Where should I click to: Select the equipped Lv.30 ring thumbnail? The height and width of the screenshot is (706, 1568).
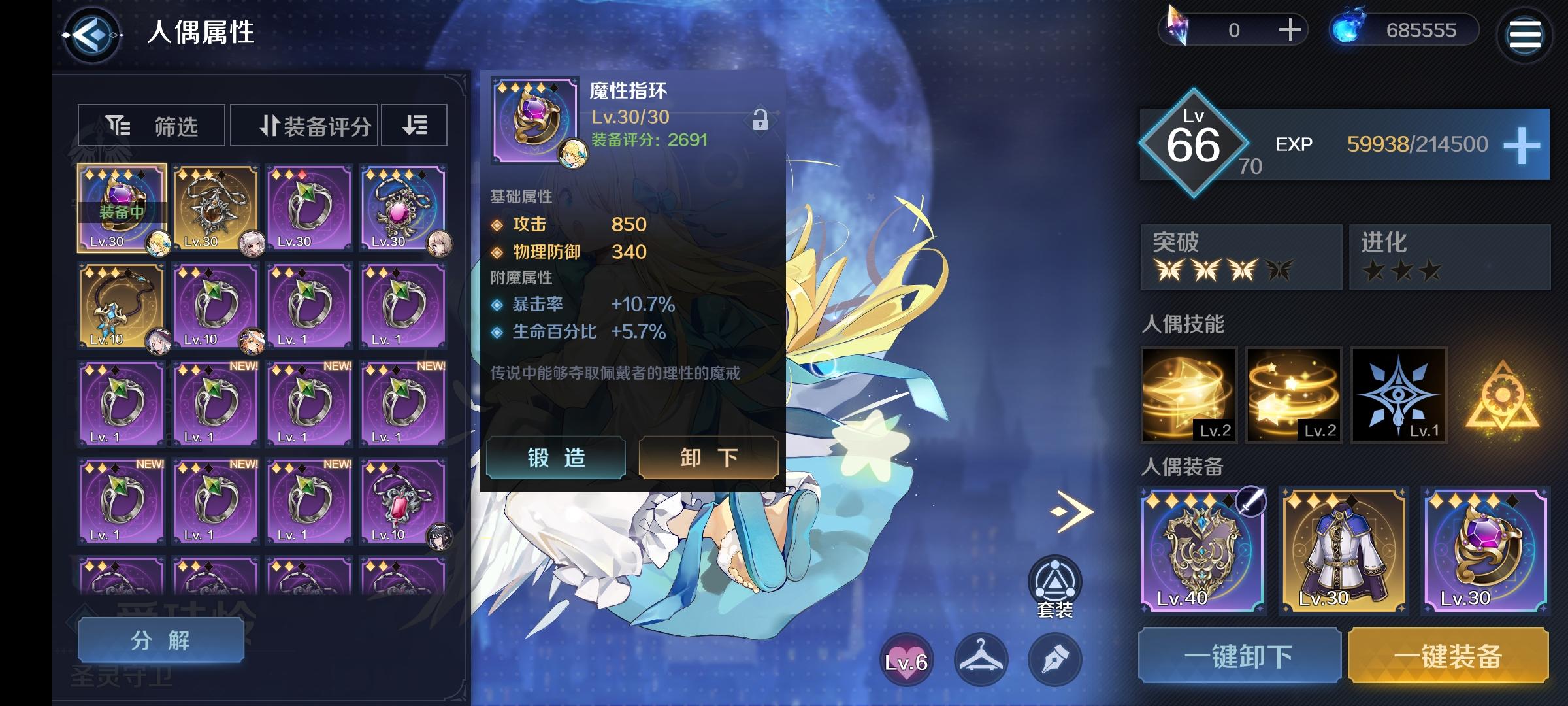[123, 208]
